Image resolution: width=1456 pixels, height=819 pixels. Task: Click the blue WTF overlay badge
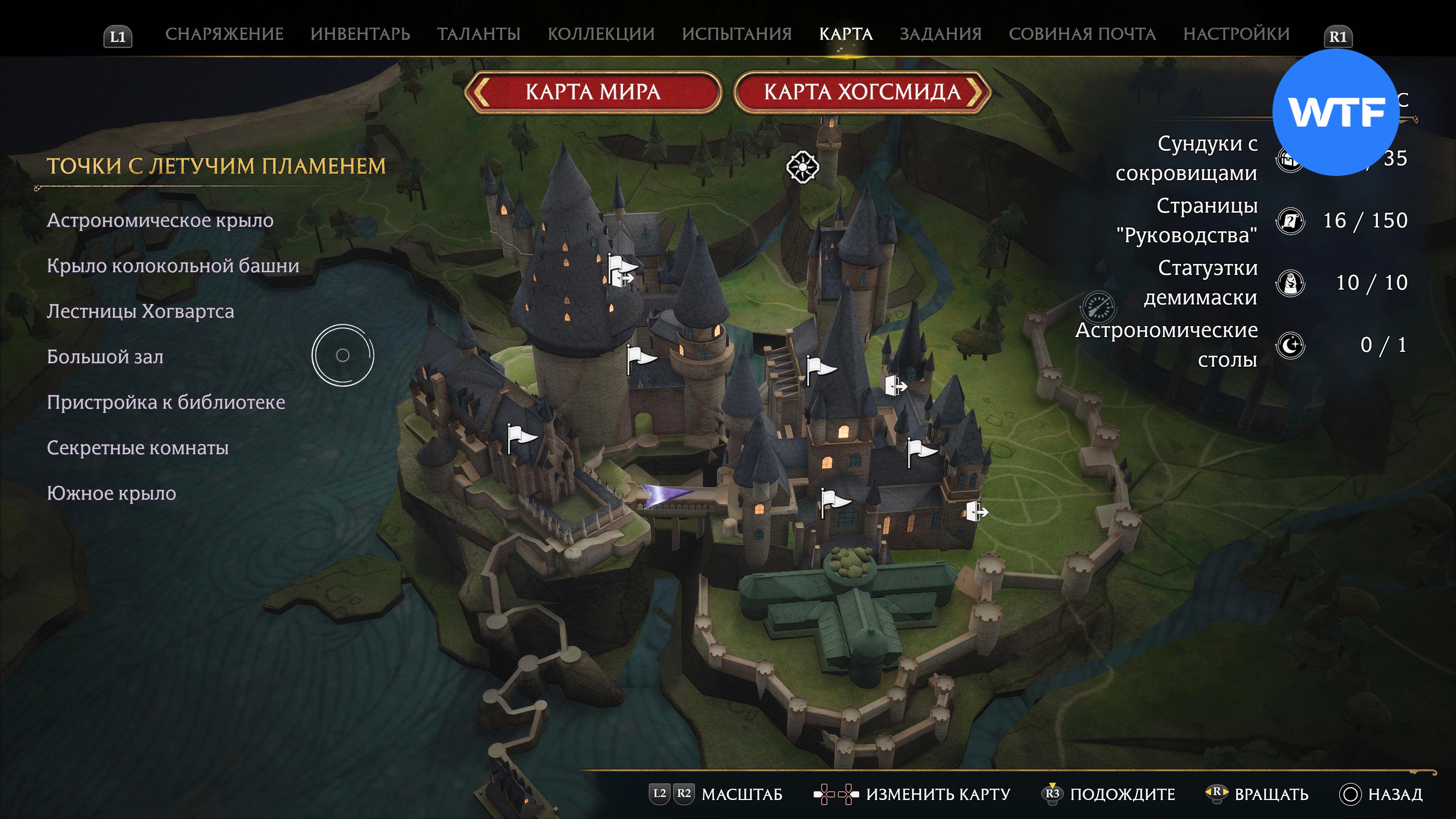[1335, 113]
